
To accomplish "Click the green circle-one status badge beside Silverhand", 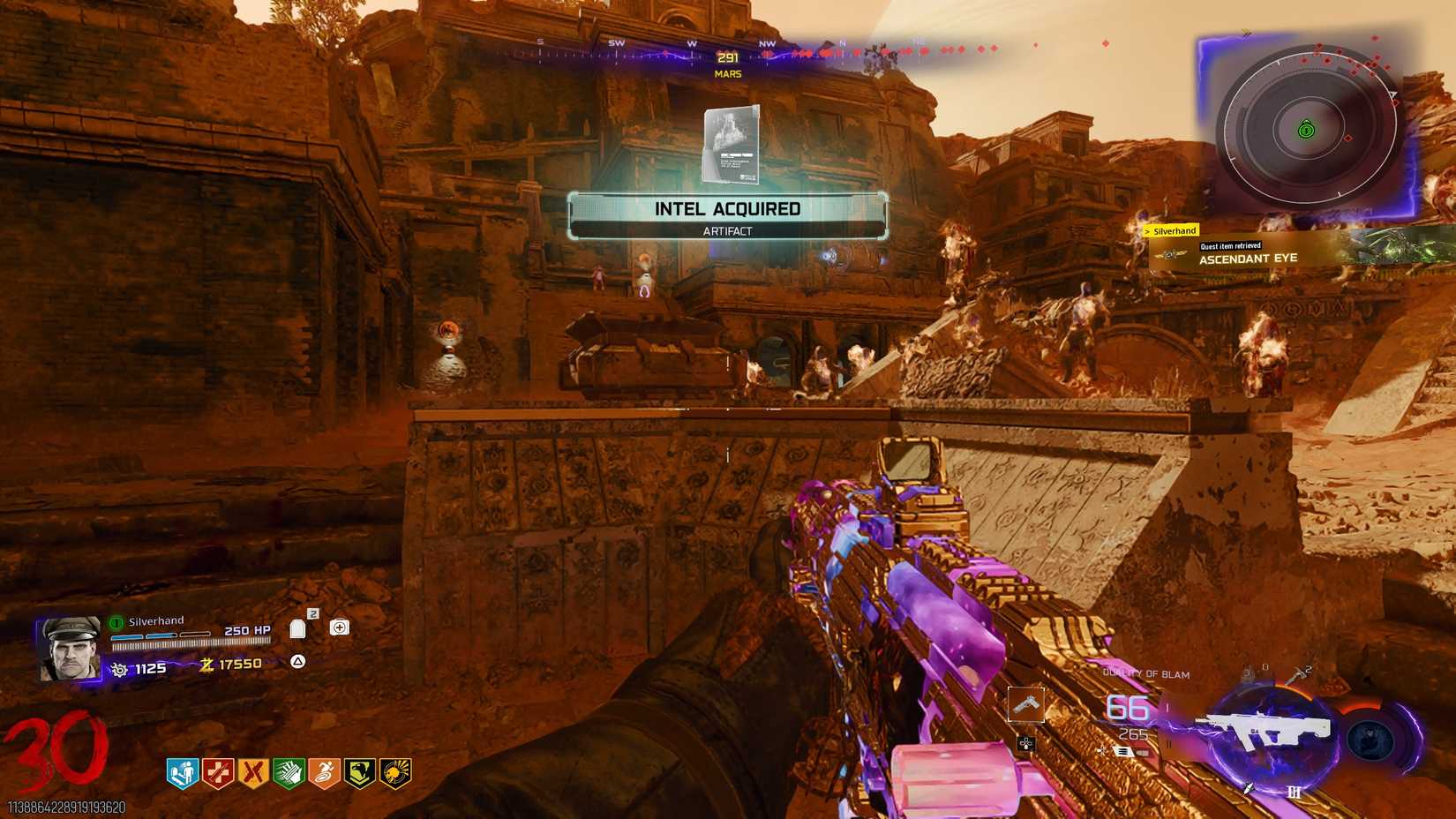I will pos(114,620).
